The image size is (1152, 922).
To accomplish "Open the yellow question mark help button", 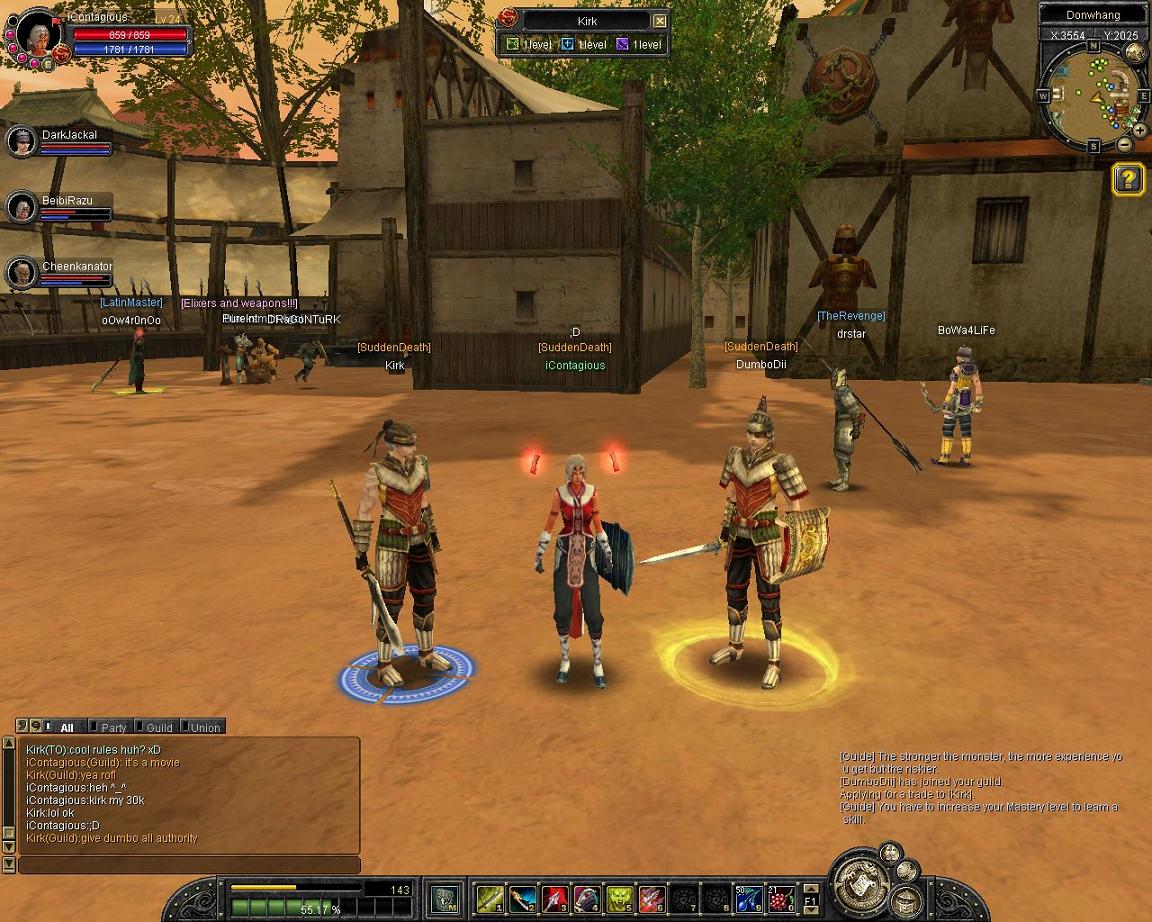I will coord(1128,179).
